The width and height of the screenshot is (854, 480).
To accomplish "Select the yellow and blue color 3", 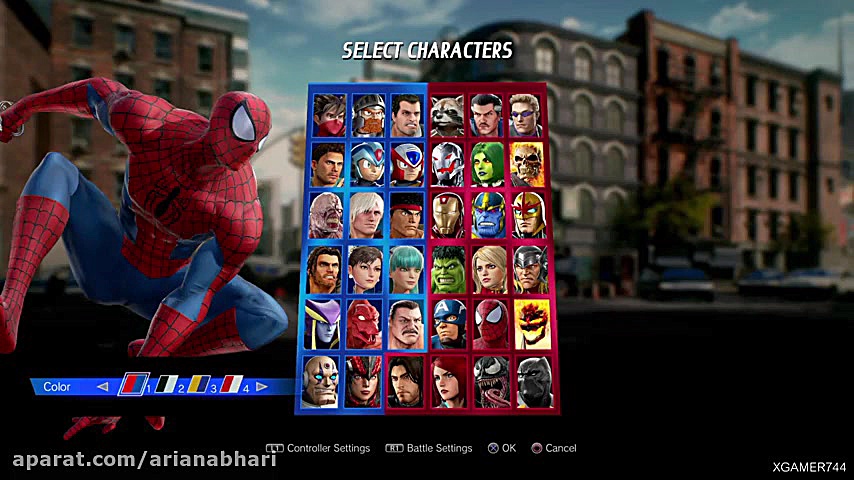I will pos(199,386).
